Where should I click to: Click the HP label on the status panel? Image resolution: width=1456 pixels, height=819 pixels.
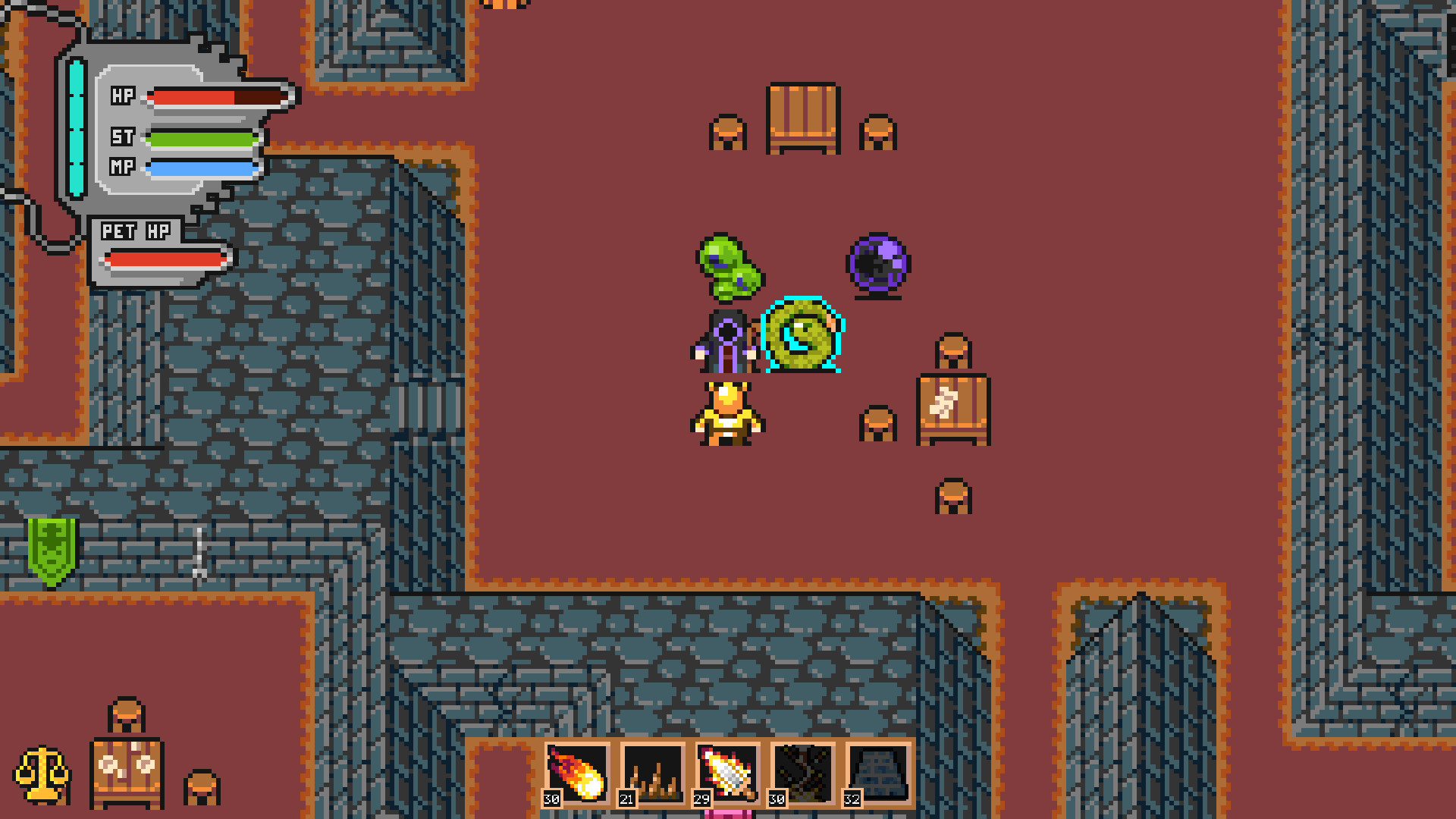click(124, 96)
